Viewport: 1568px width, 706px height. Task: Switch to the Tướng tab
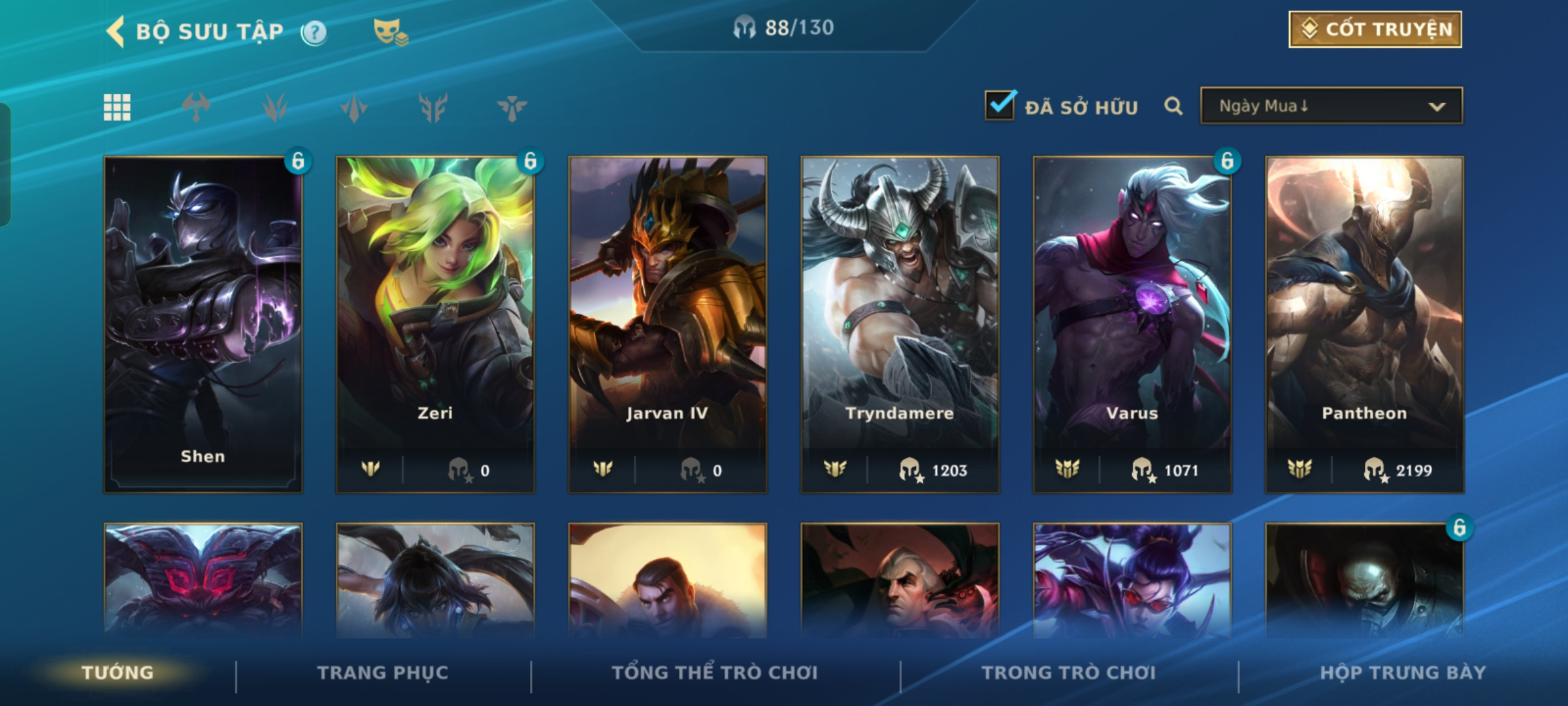click(118, 673)
